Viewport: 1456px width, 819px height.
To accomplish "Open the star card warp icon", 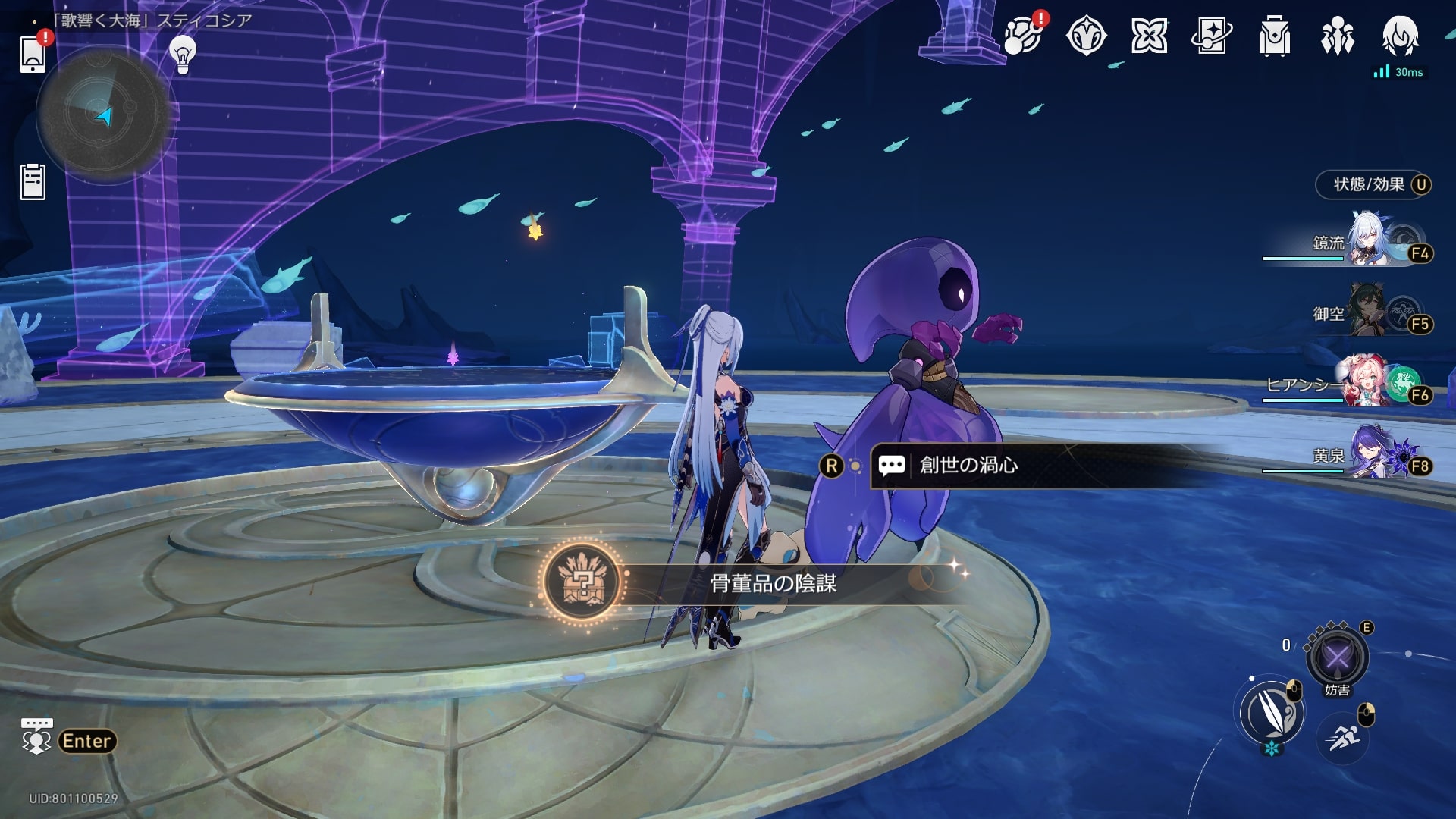I will pos(1211,36).
